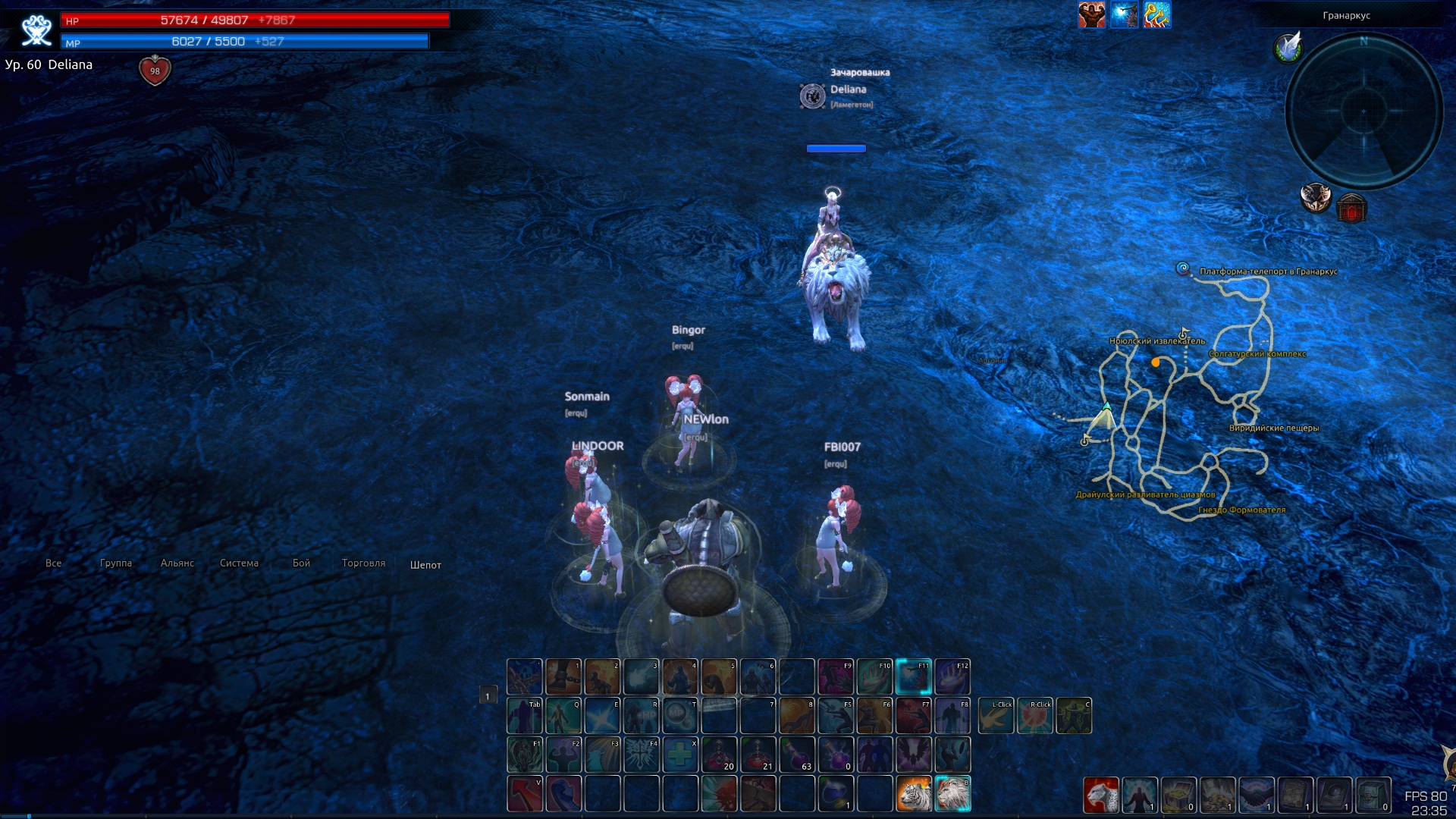Activate the green cross heal skill
Screen dimensions: 1456x819
680,755
